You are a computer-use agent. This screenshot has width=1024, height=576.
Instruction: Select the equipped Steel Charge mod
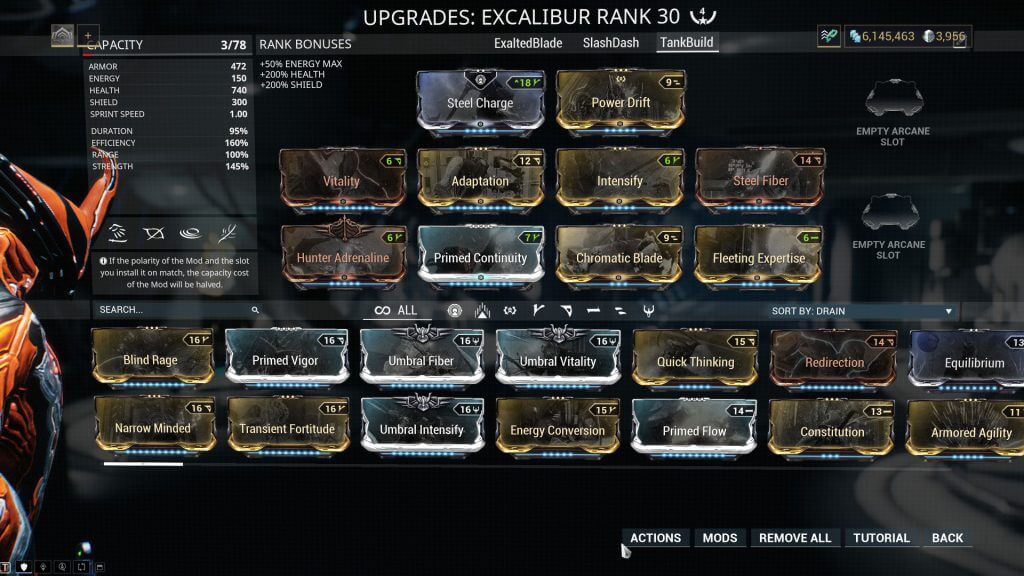(x=480, y=102)
